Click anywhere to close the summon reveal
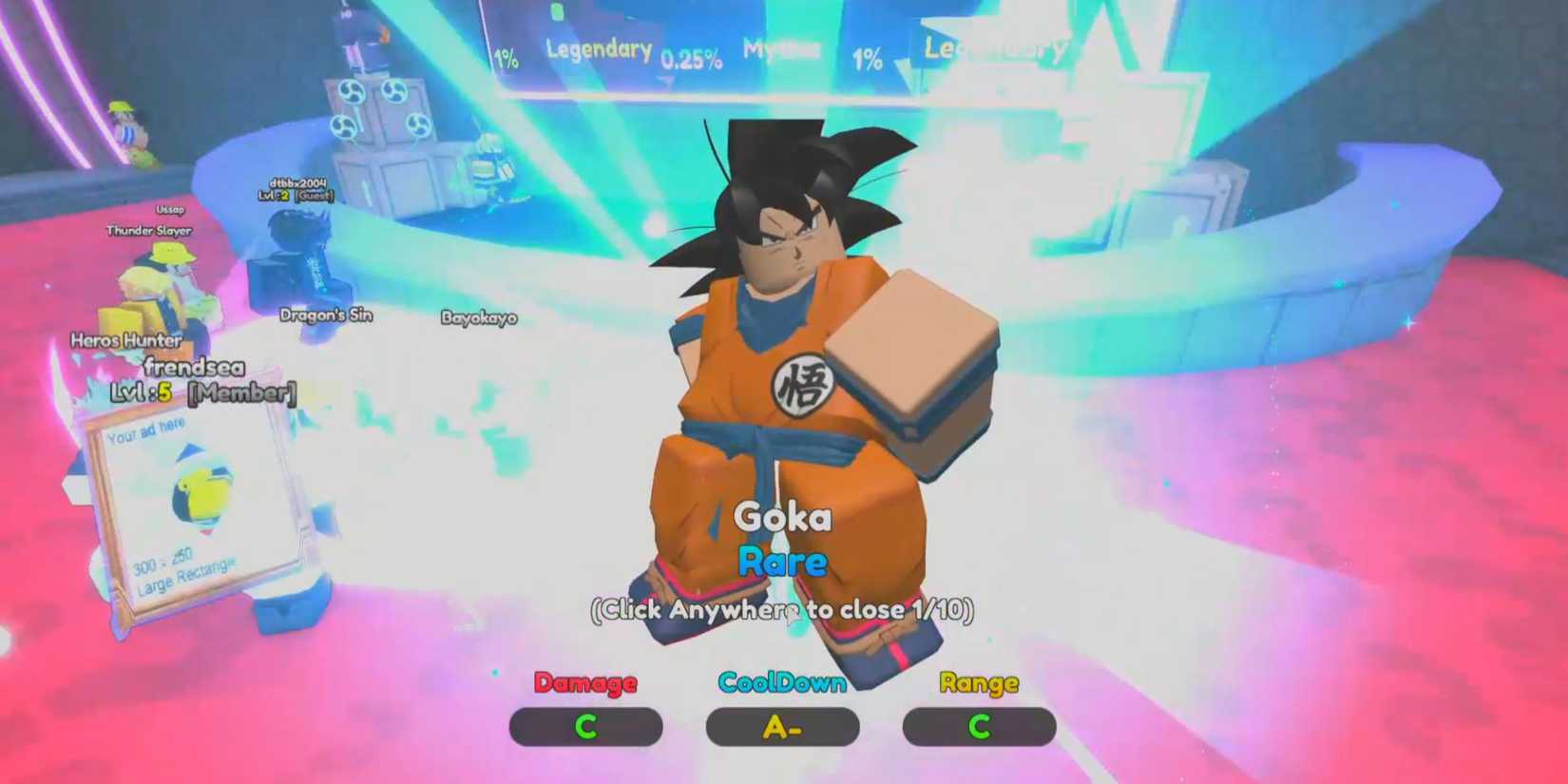This screenshot has width=1568, height=784. [x=785, y=610]
